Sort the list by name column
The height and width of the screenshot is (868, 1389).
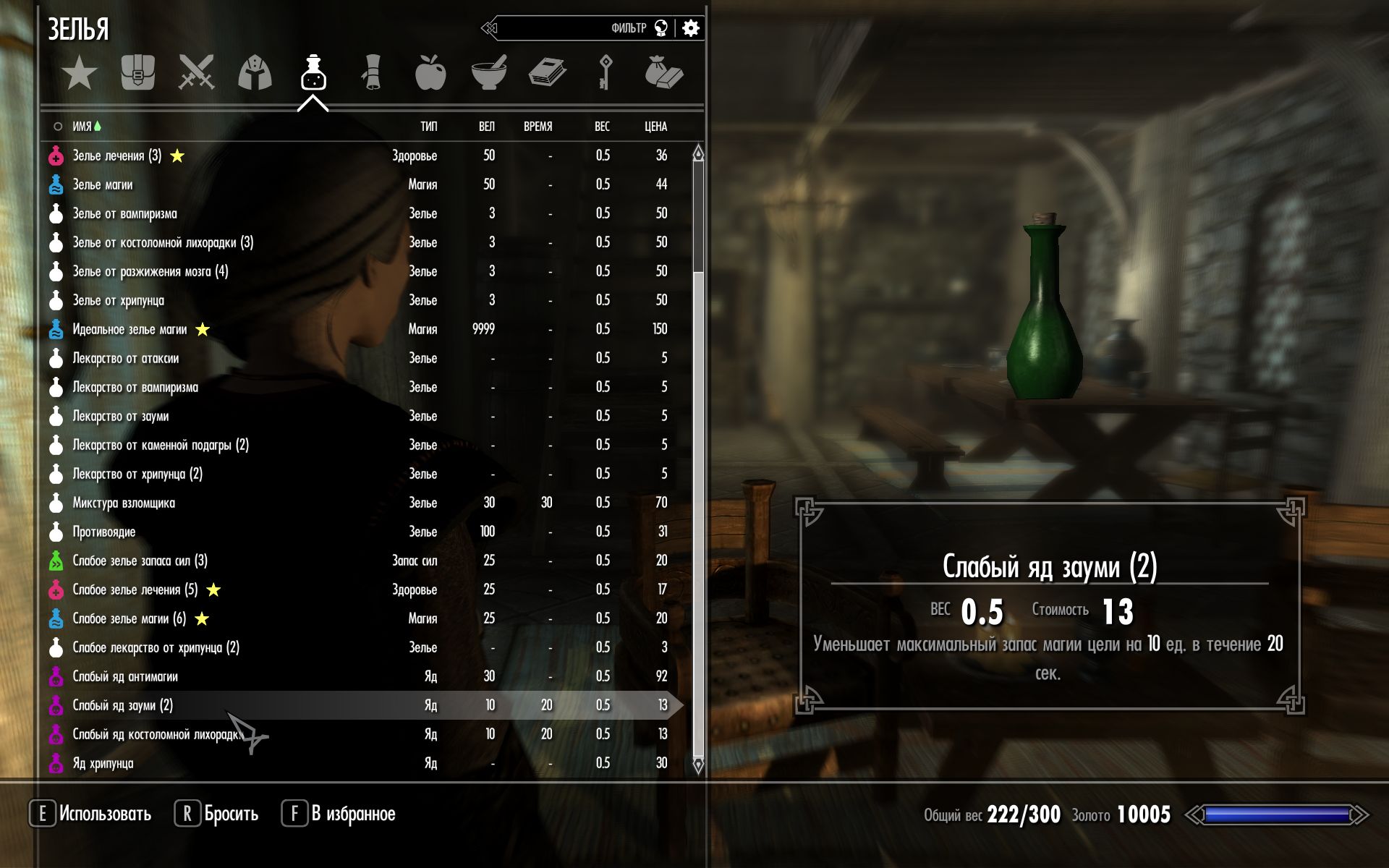click(82, 127)
